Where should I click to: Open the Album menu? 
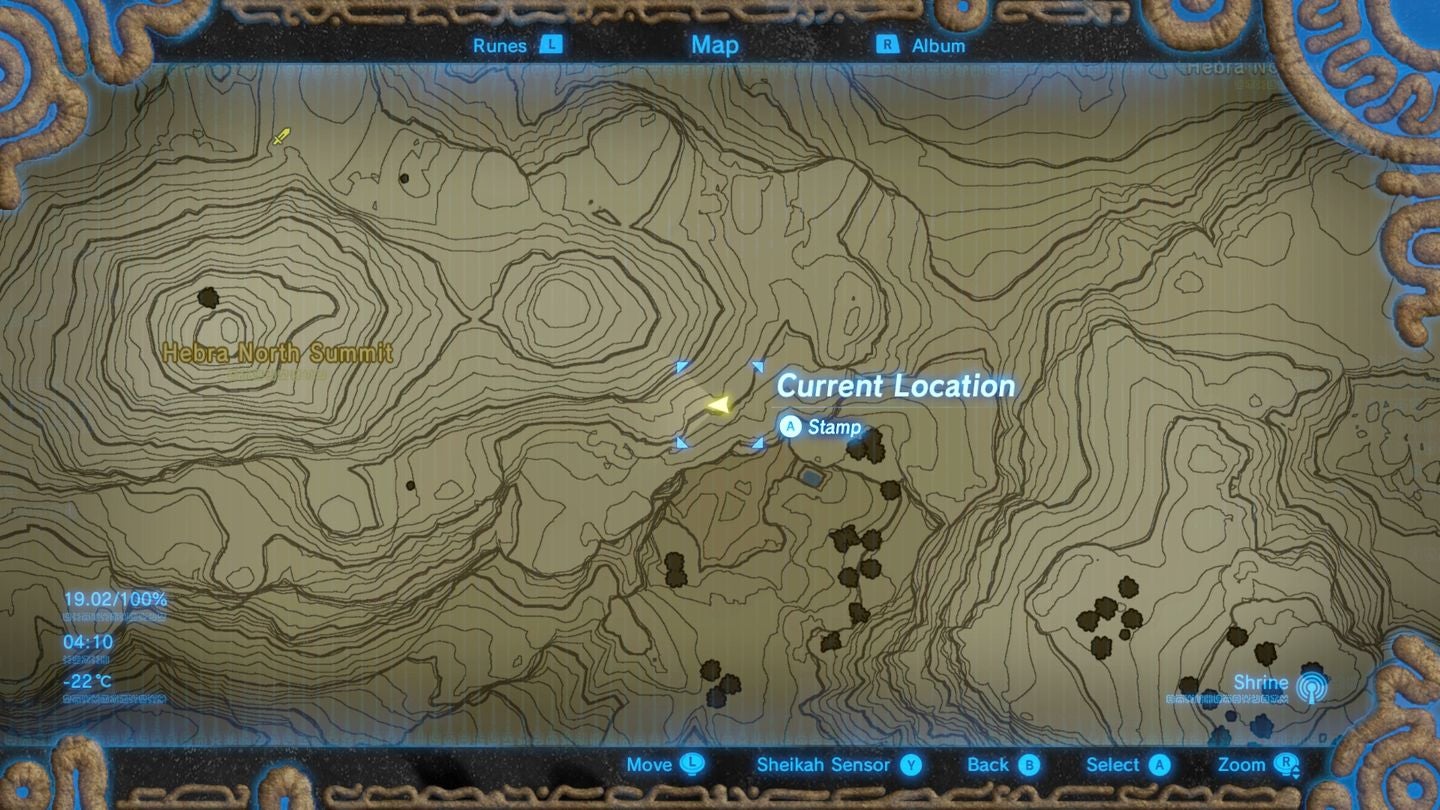click(938, 45)
